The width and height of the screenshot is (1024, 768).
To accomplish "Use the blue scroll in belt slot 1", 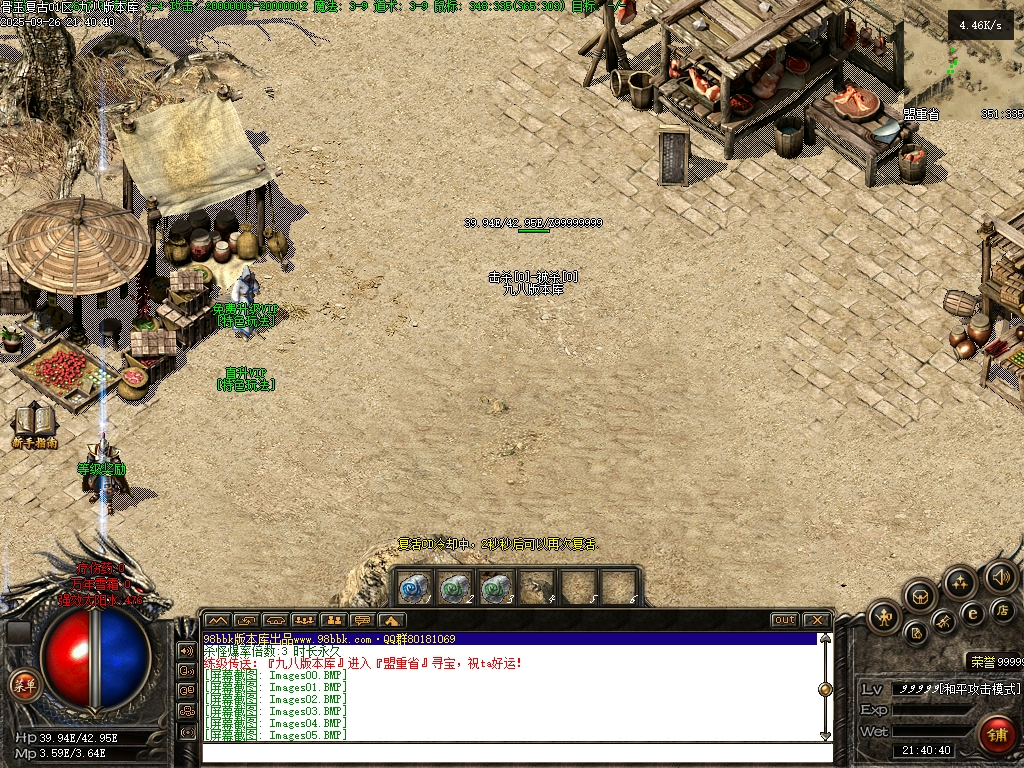I will coord(414,586).
